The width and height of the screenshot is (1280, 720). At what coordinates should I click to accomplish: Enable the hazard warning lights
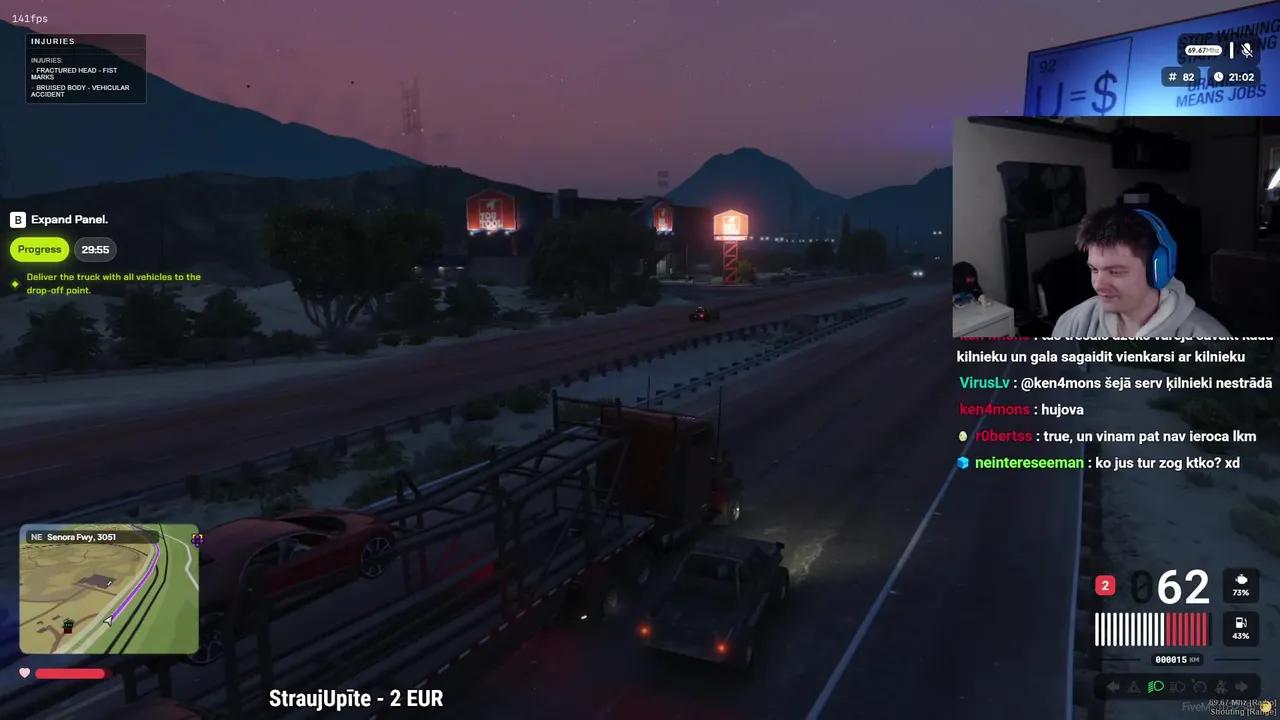1133,685
